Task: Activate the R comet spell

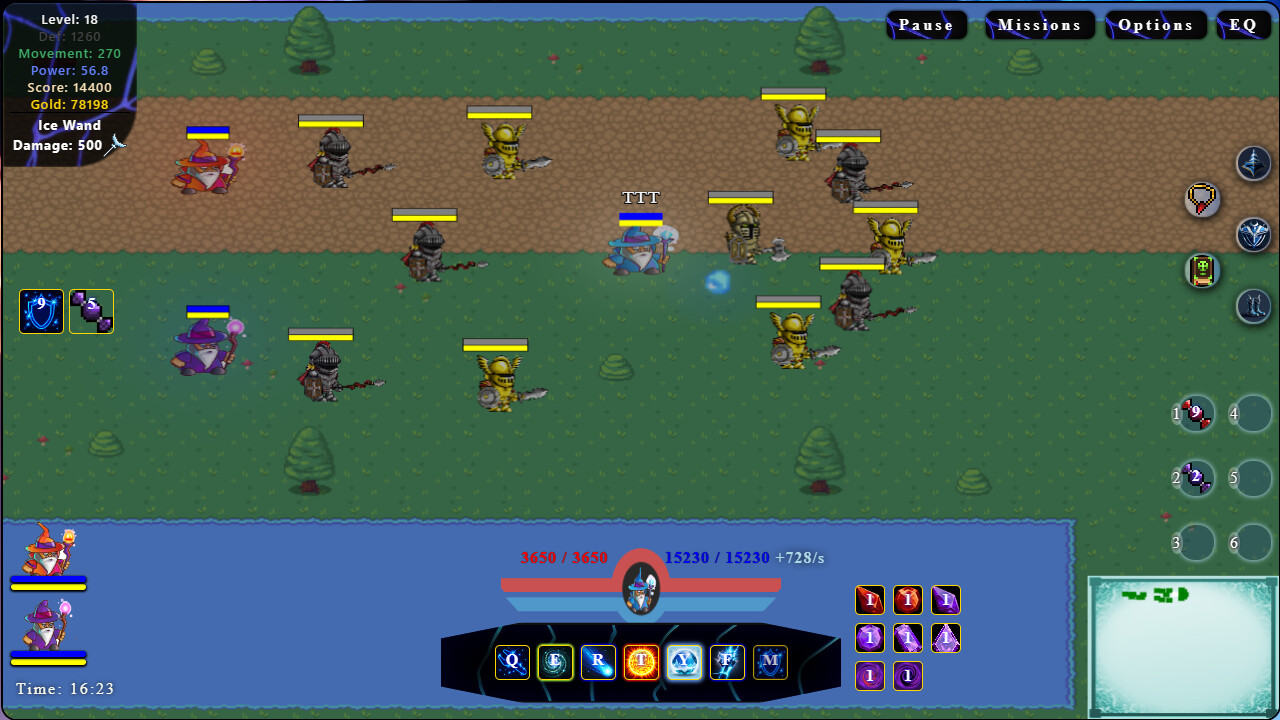Action: coord(598,662)
